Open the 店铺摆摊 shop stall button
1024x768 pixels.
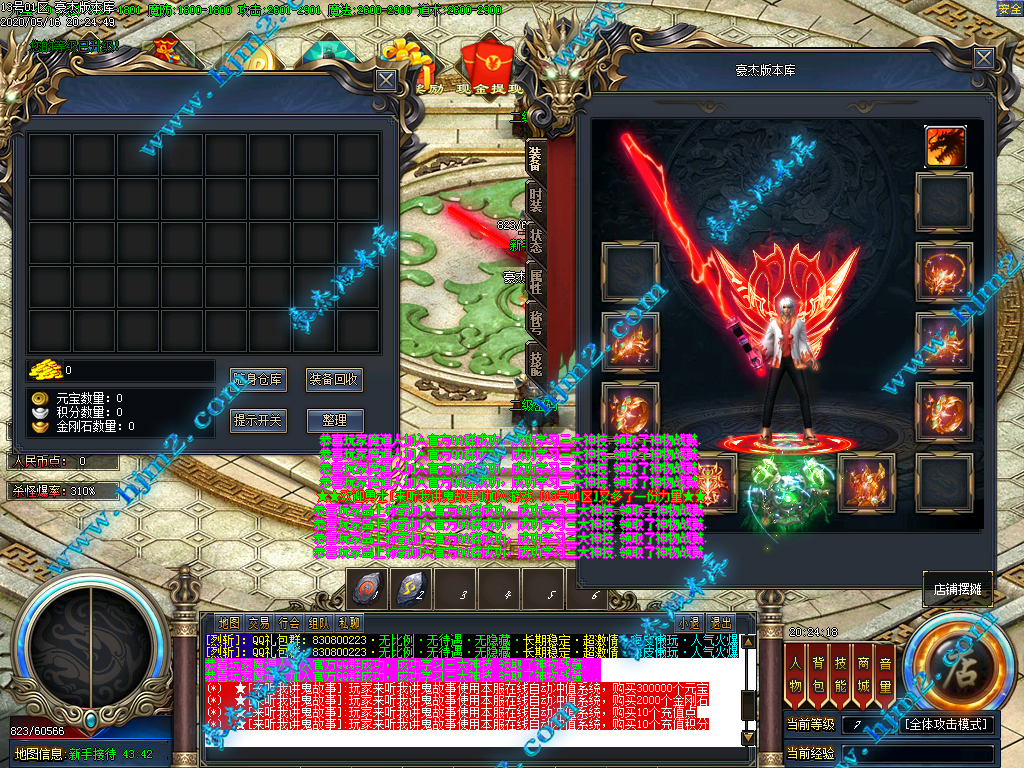957,590
